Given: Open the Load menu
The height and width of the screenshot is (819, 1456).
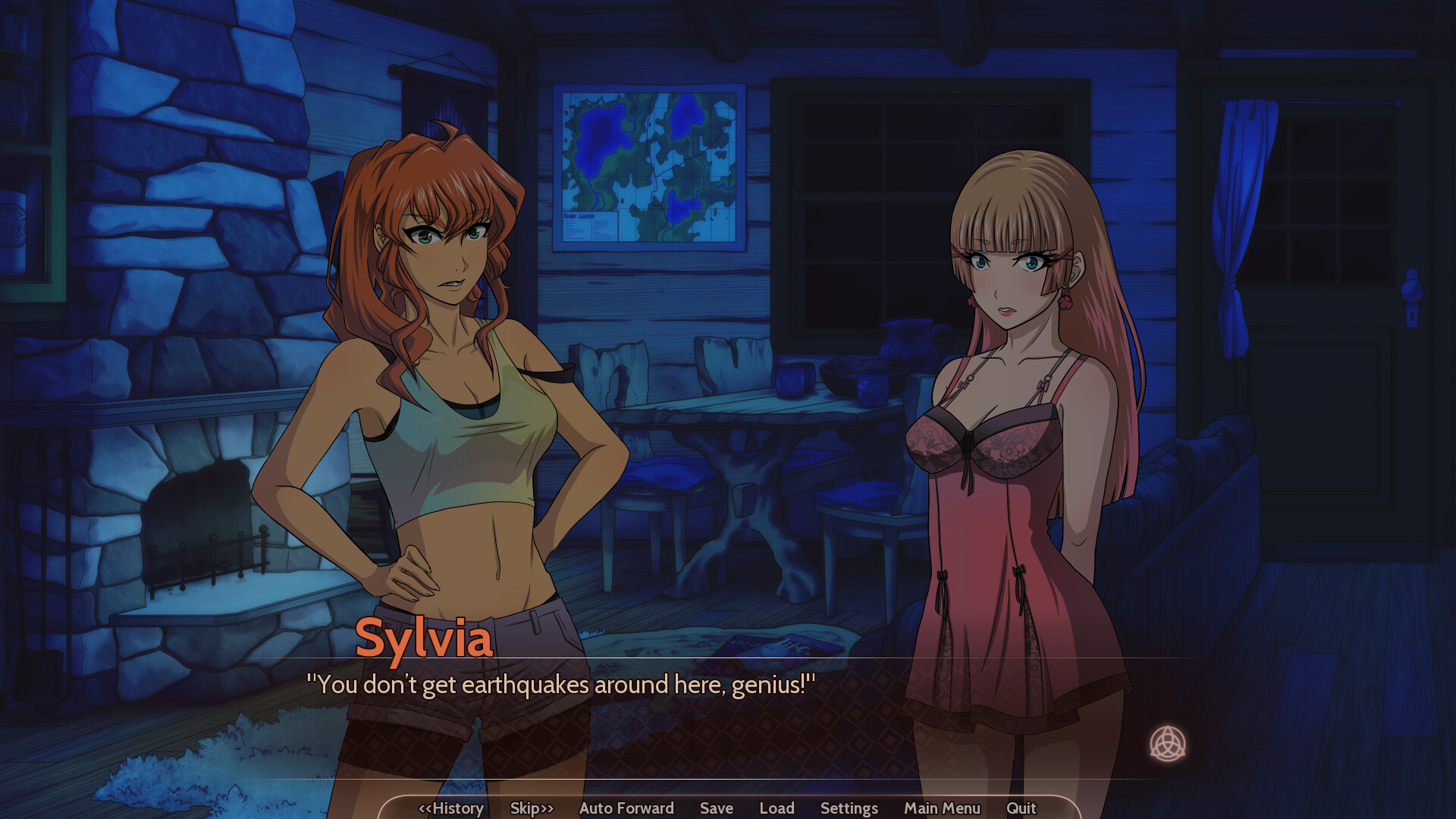Looking at the screenshot, I should pos(777,808).
